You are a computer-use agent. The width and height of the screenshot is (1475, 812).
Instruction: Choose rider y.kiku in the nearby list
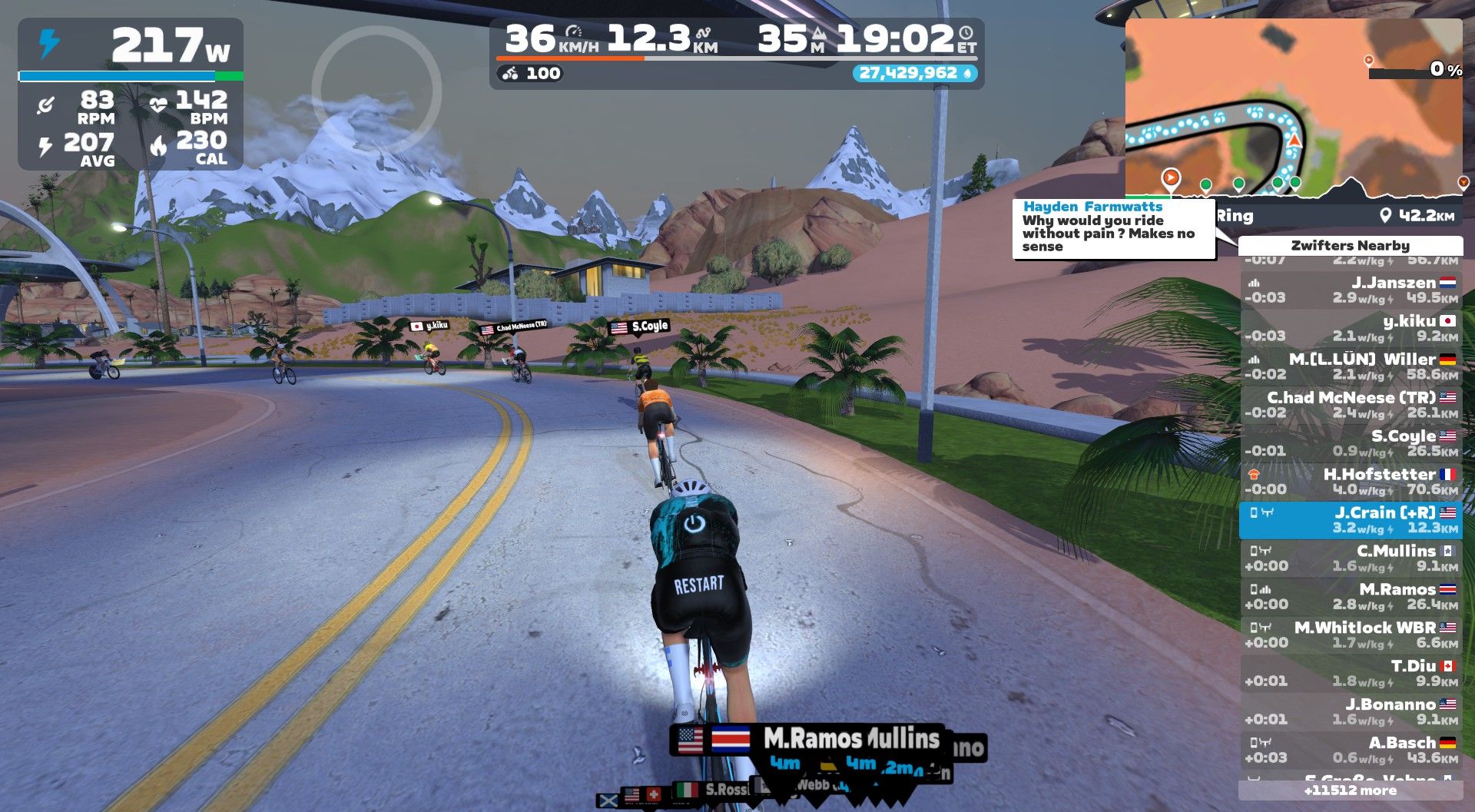tap(1351, 329)
